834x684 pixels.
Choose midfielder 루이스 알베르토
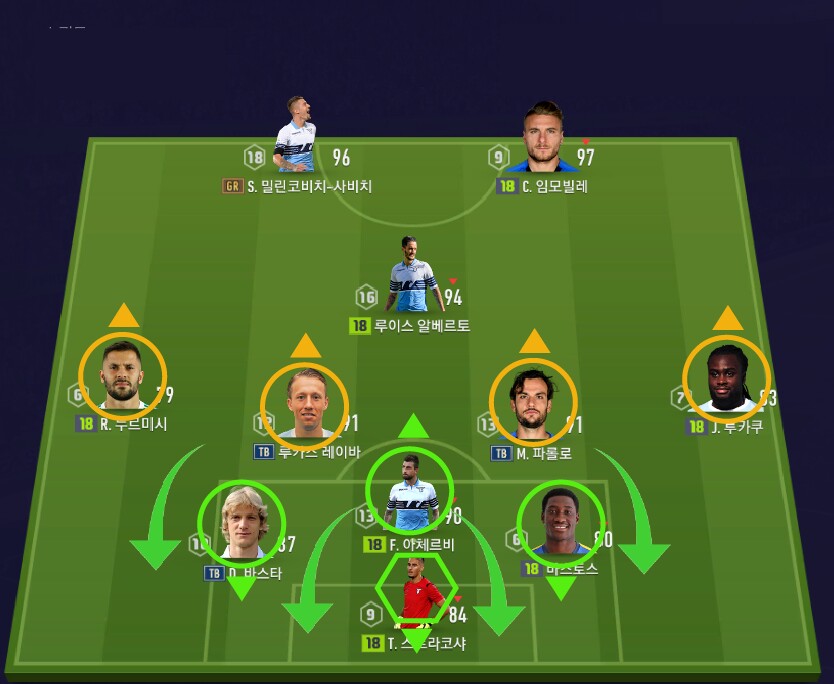pyautogui.click(x=414, y=277)
